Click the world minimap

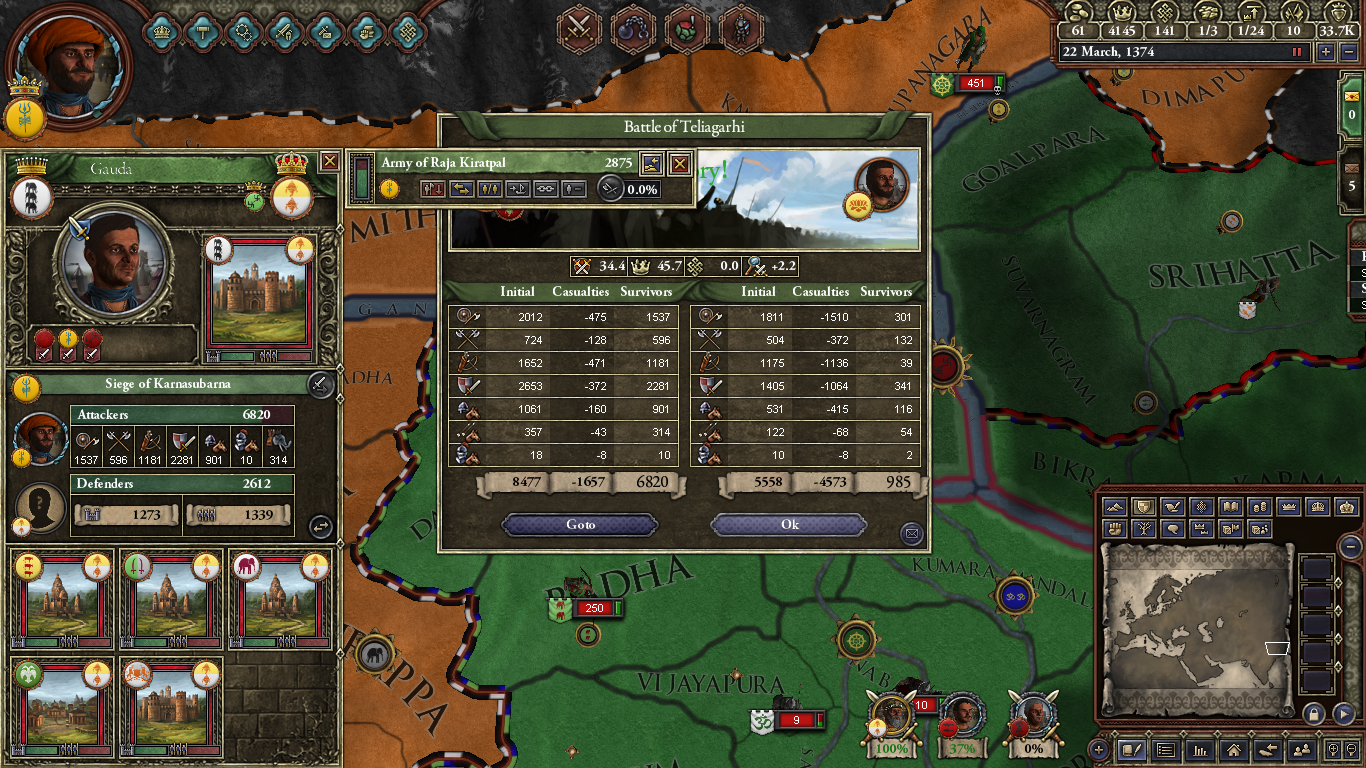(x=1195, y=630)
